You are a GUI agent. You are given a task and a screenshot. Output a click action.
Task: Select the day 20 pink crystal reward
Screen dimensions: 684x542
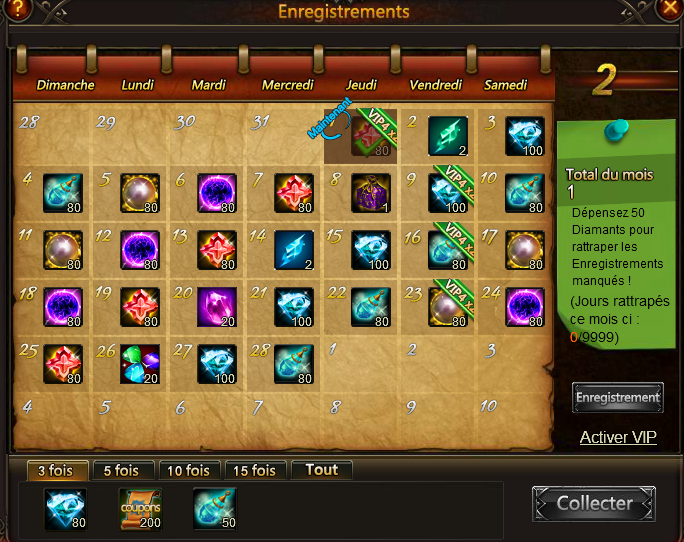217,307
